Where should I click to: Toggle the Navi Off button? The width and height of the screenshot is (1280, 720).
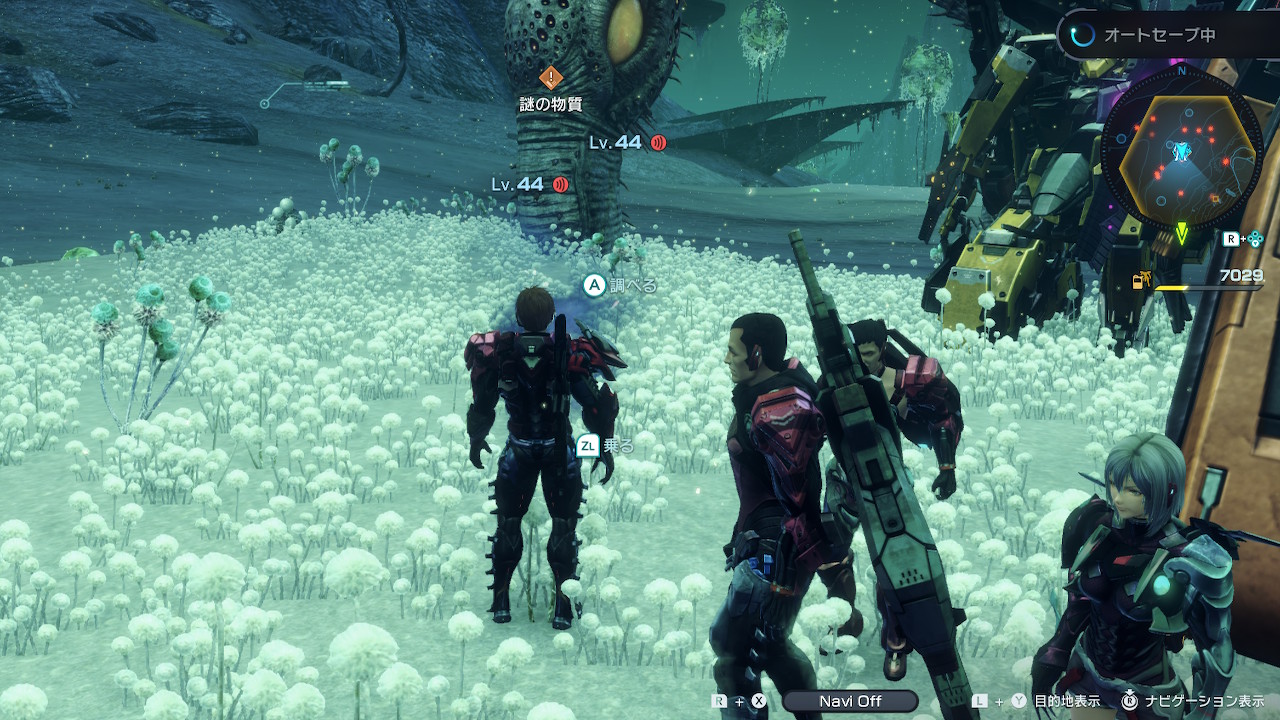[850, 701]
